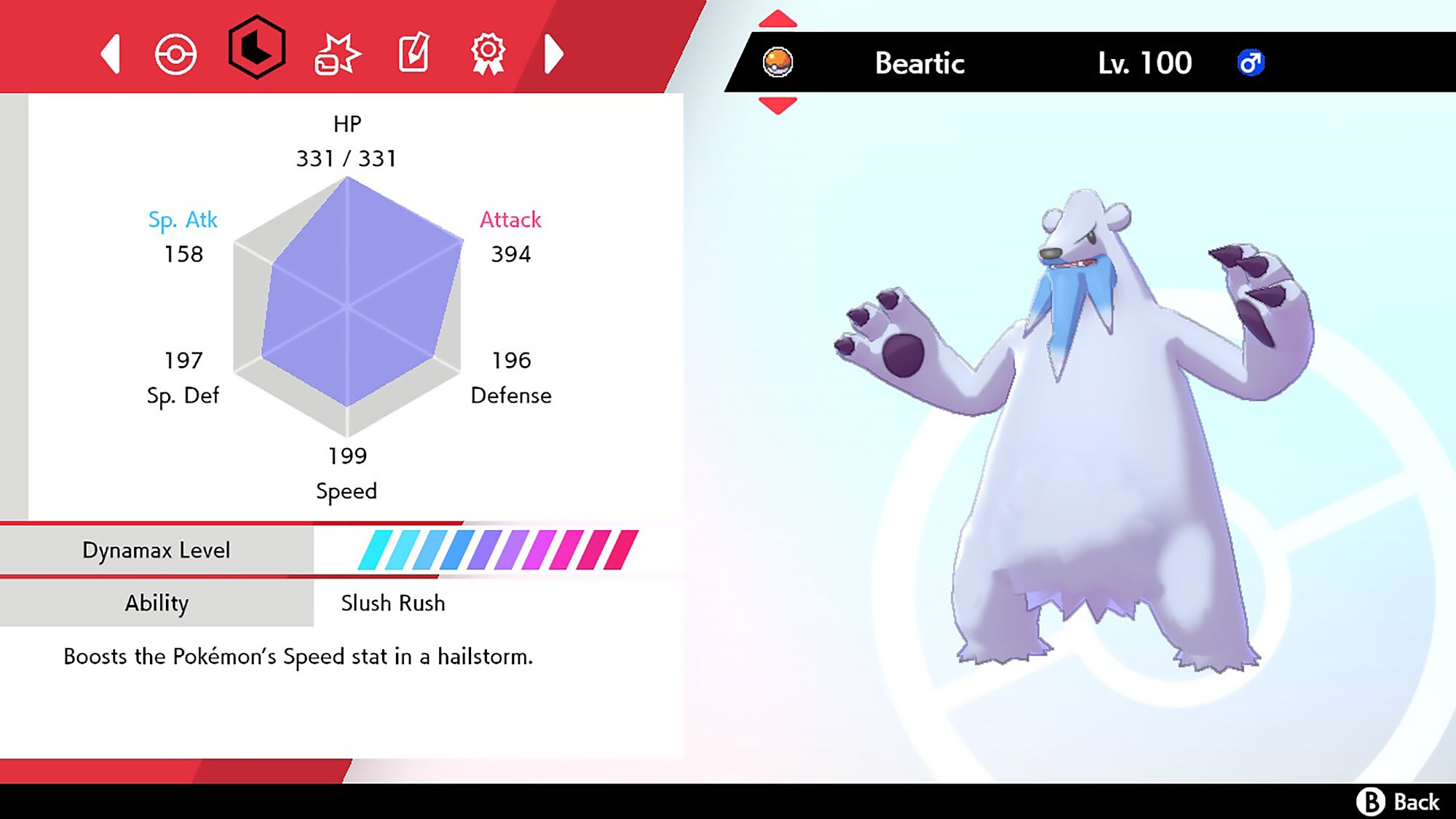1456x819 pixels.
Task: Navigate to the previous summary page arrow
Action: point(111,53)
